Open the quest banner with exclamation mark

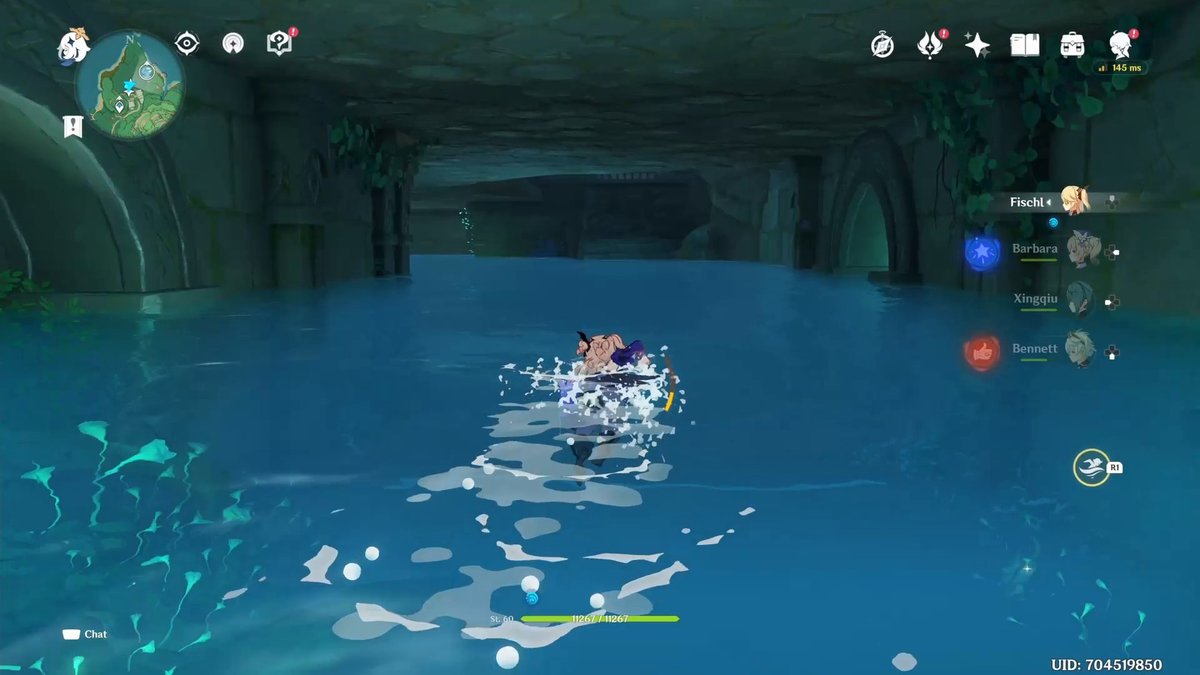72,126
